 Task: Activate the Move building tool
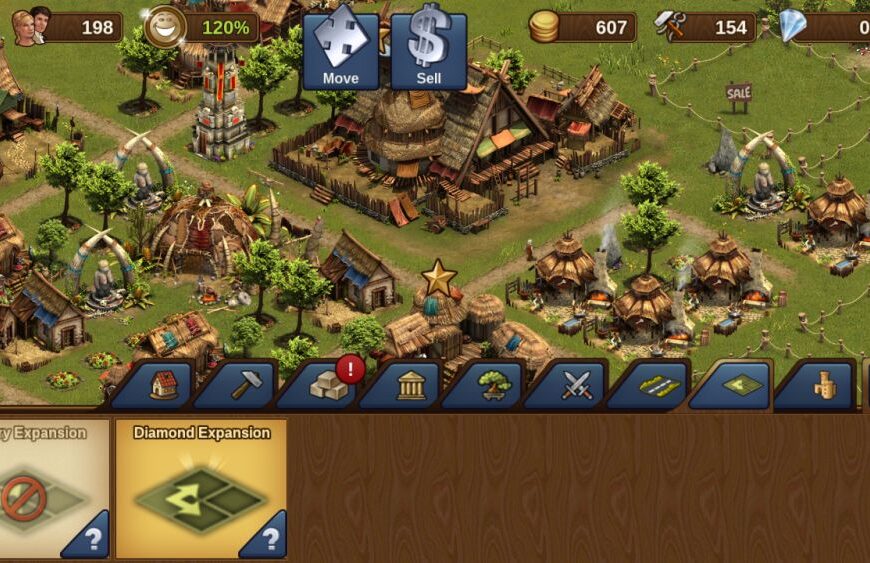pyautogui.click(x=341, y=49)
